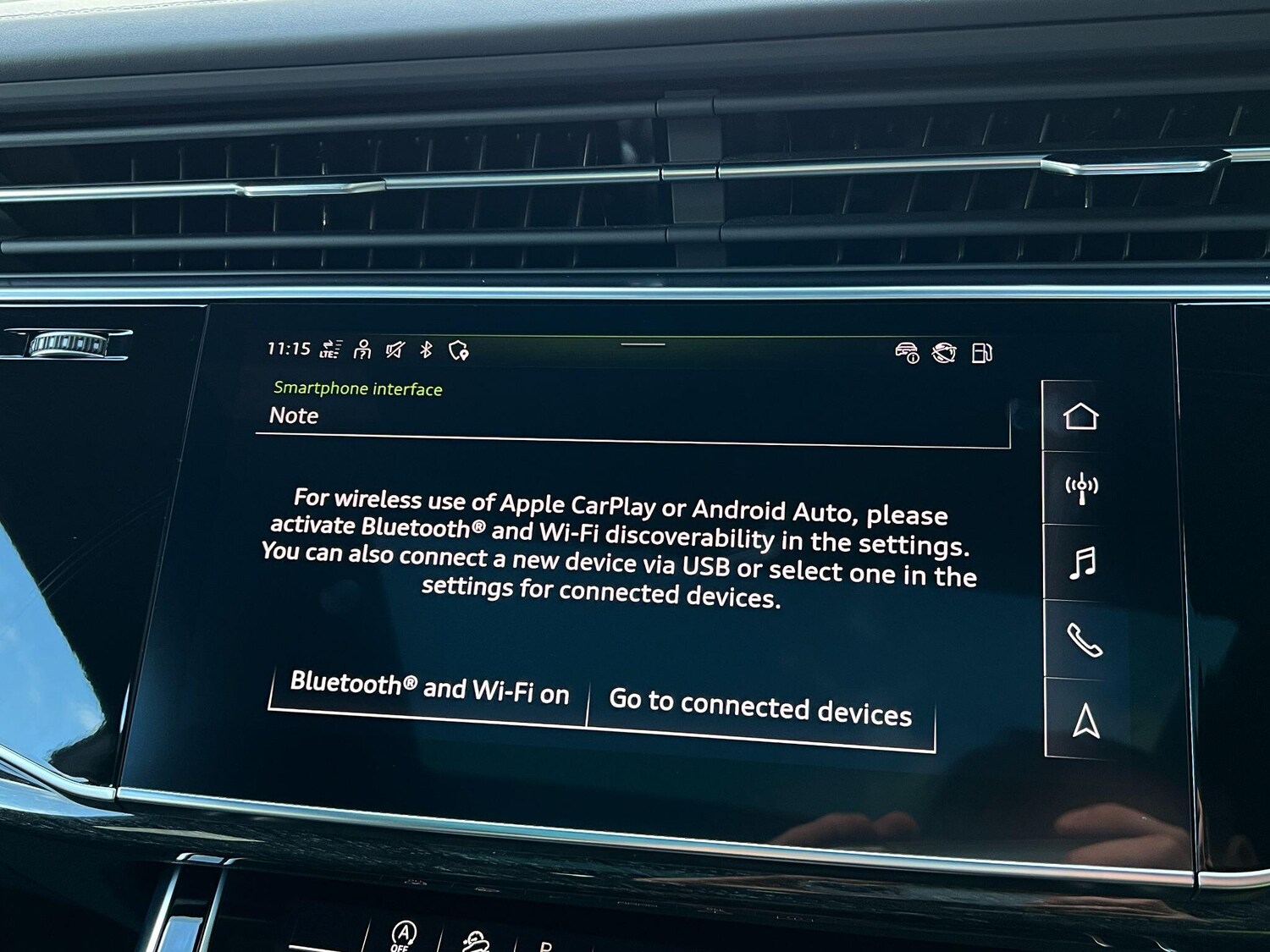The width and height of the screenshot is (1270, 952).
Task: Tap the car info status icon
Action: click(x=907, y=352)
